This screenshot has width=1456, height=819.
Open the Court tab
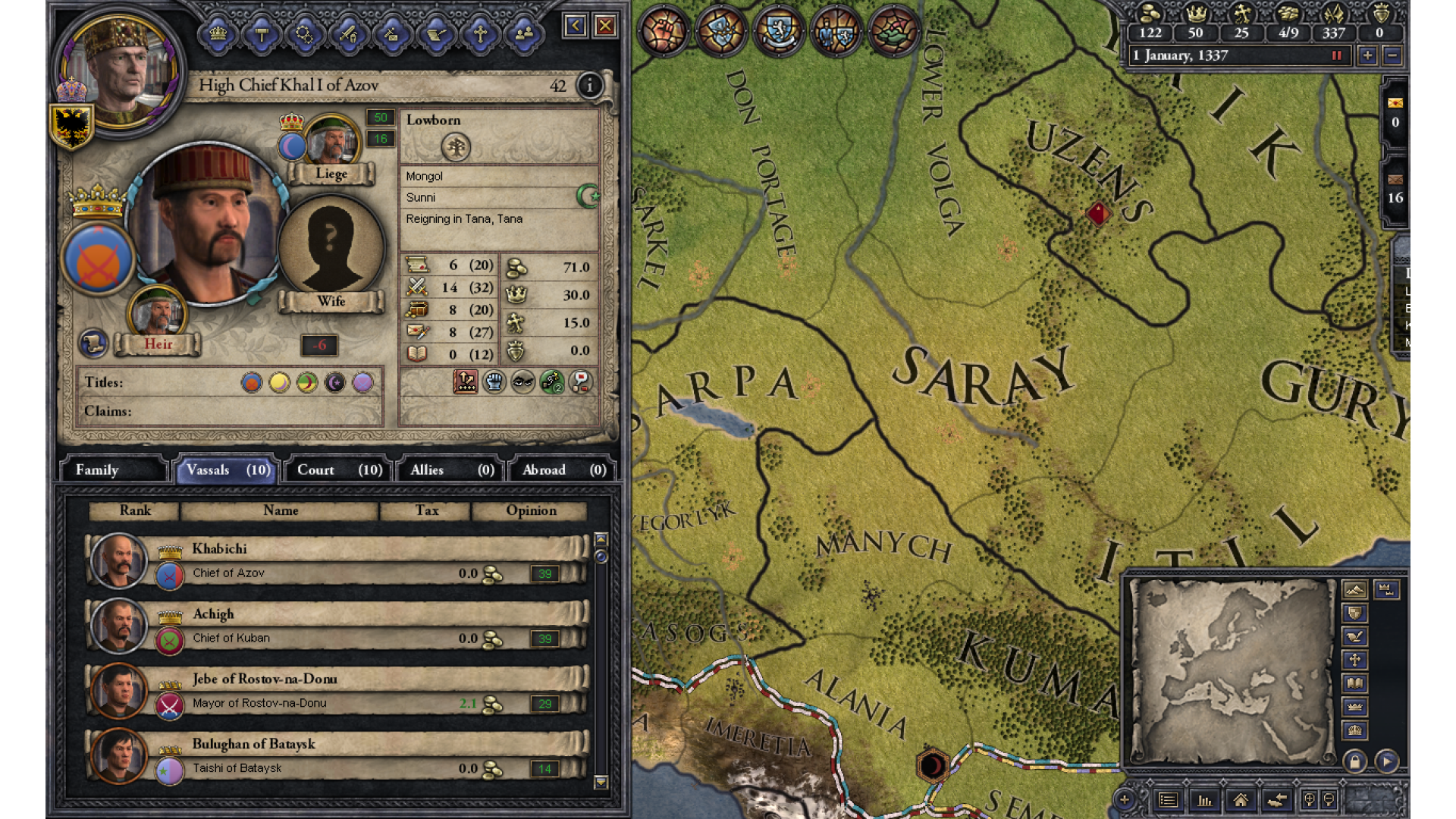339,470
